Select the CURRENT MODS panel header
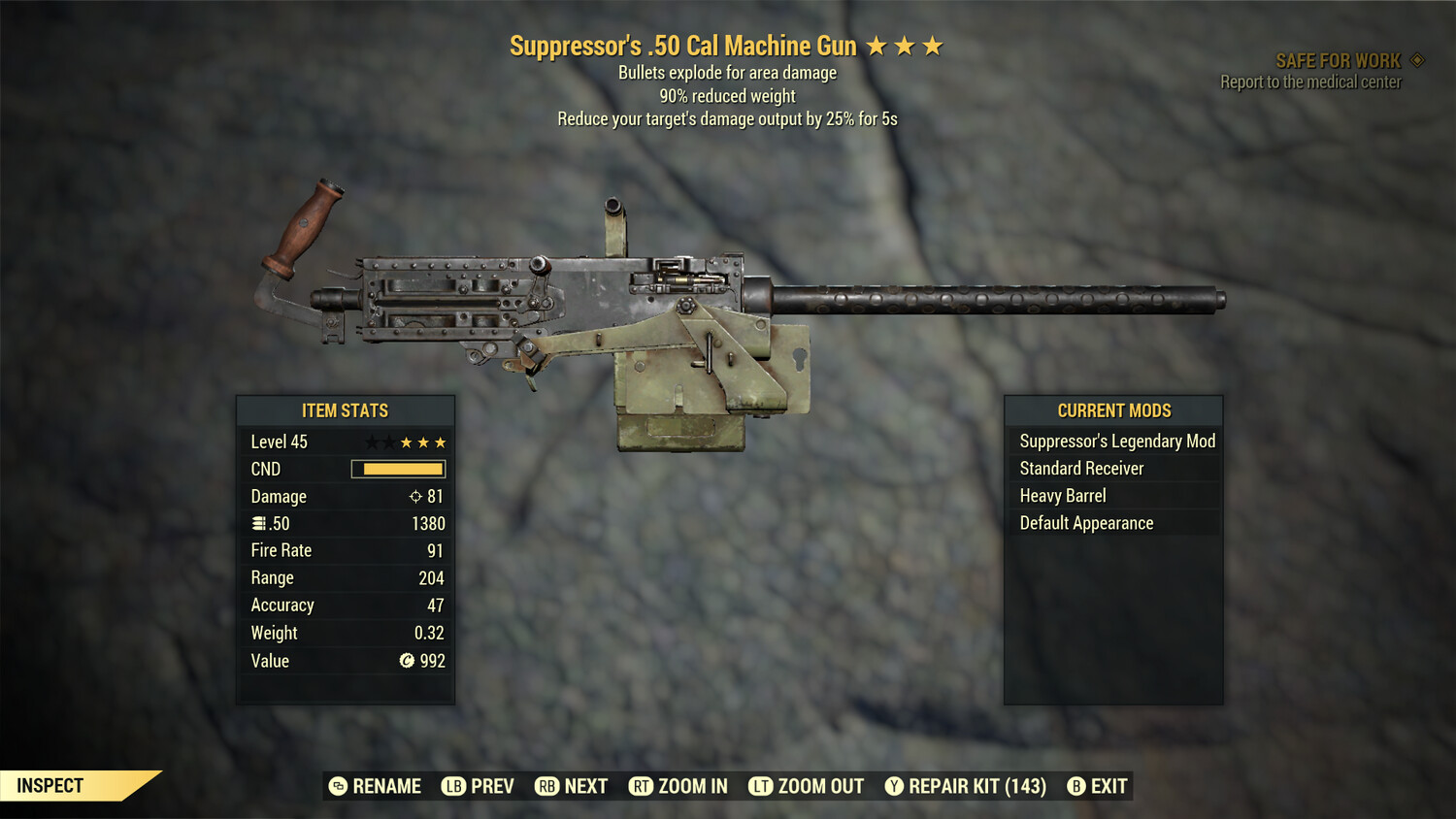The width and height of the screenshot is (1456, 819). 1114,410
